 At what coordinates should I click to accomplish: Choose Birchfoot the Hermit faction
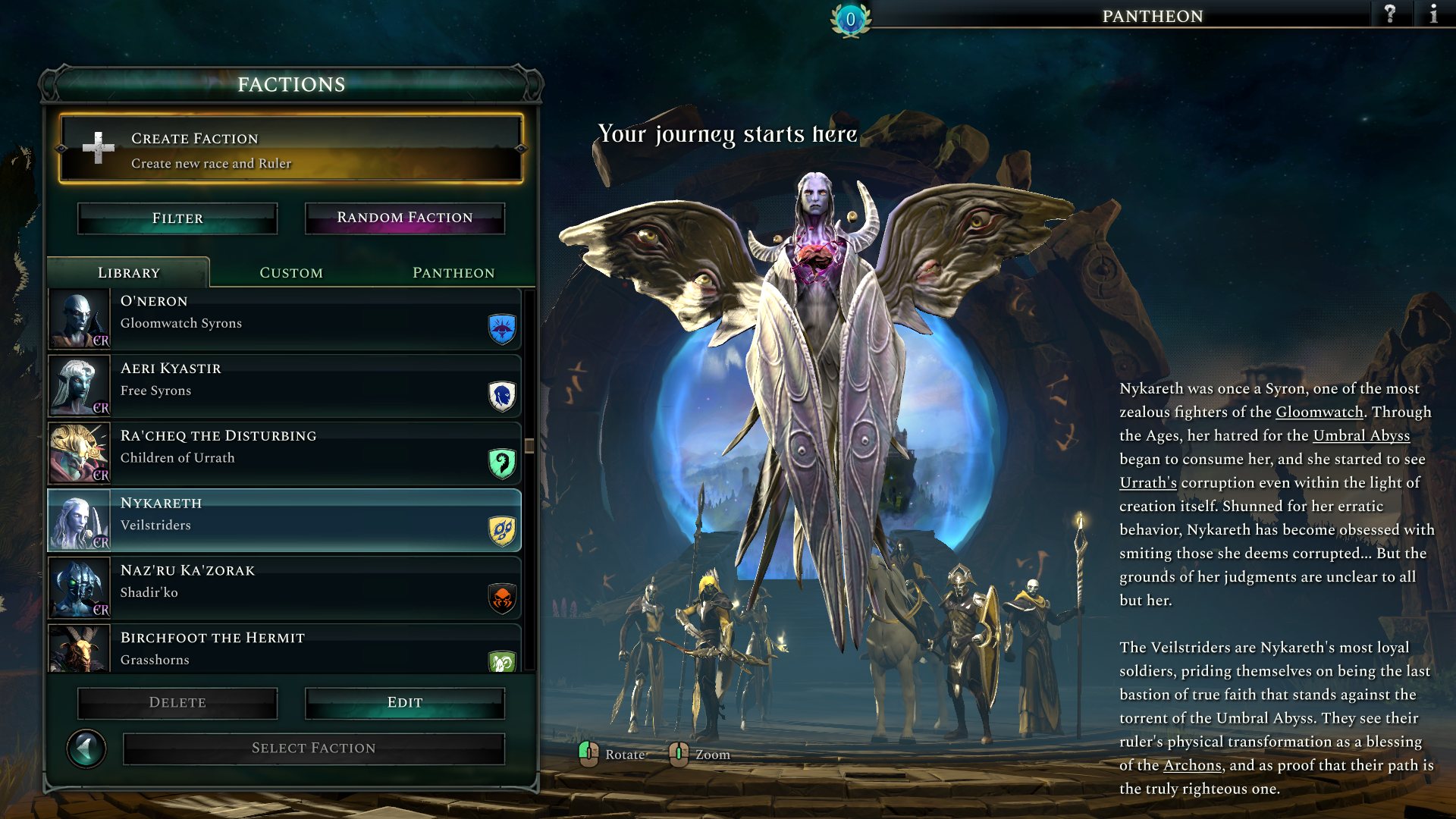coord(285,649)
